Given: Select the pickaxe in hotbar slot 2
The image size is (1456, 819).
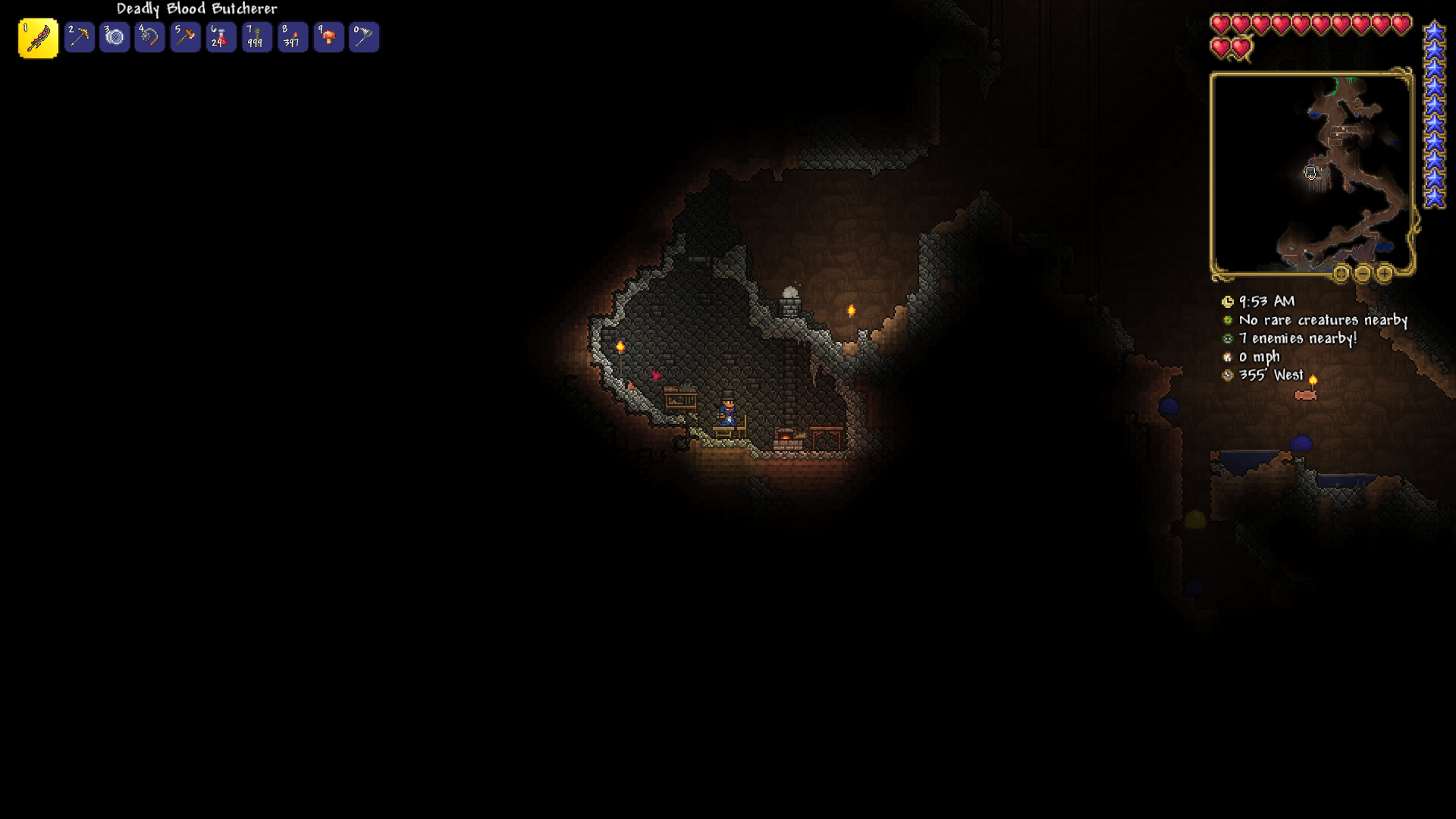Looking at the screenshot, I should (79, 36).
